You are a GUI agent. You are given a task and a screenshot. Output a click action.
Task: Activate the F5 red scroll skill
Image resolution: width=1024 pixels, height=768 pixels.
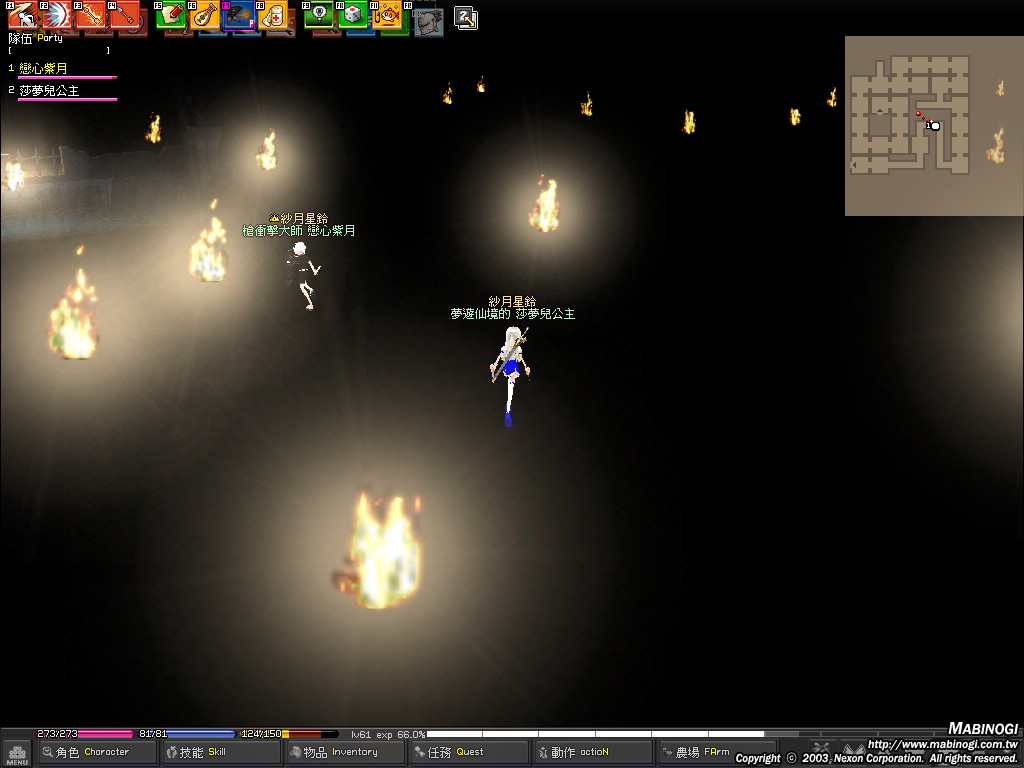(x=170, y=15)
